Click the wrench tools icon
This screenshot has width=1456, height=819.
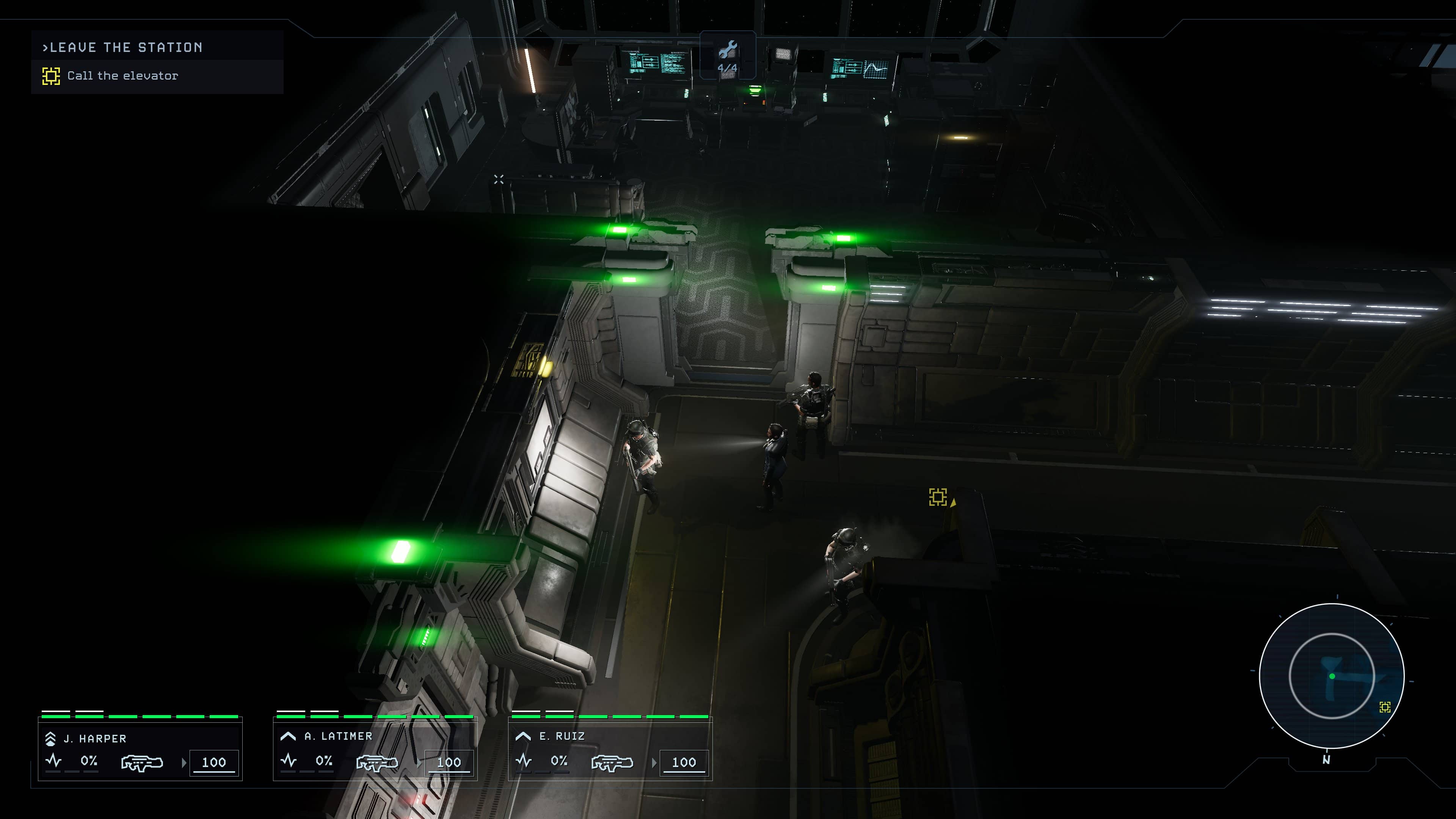pos(728,50)
